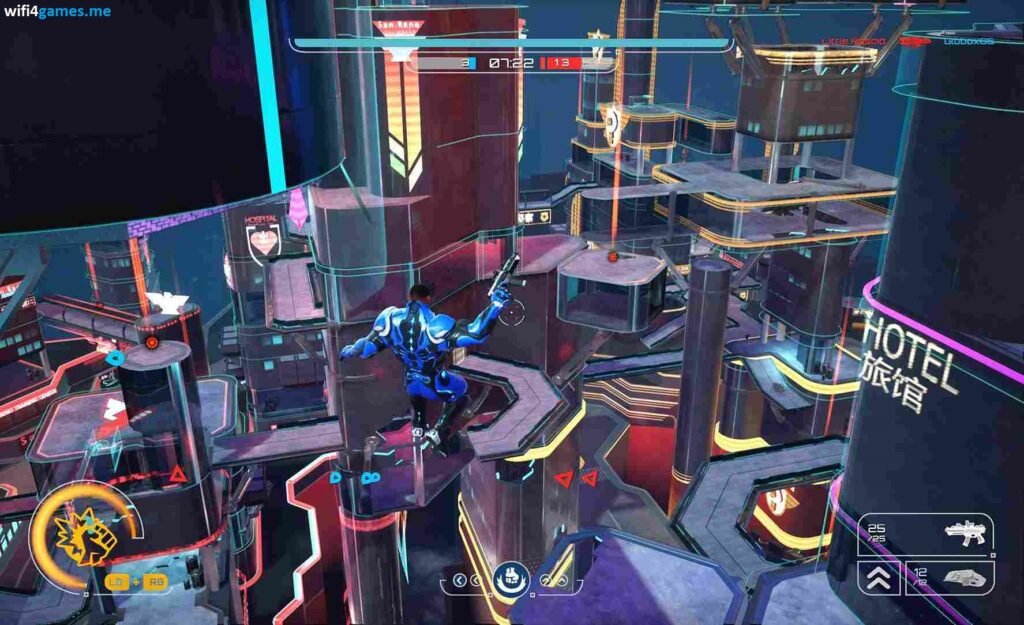This screenshot has width=1024, height=625.
Task: Activate the double-chevron jump boost icon
Action: pyautogui.click(x=877, y=577)
